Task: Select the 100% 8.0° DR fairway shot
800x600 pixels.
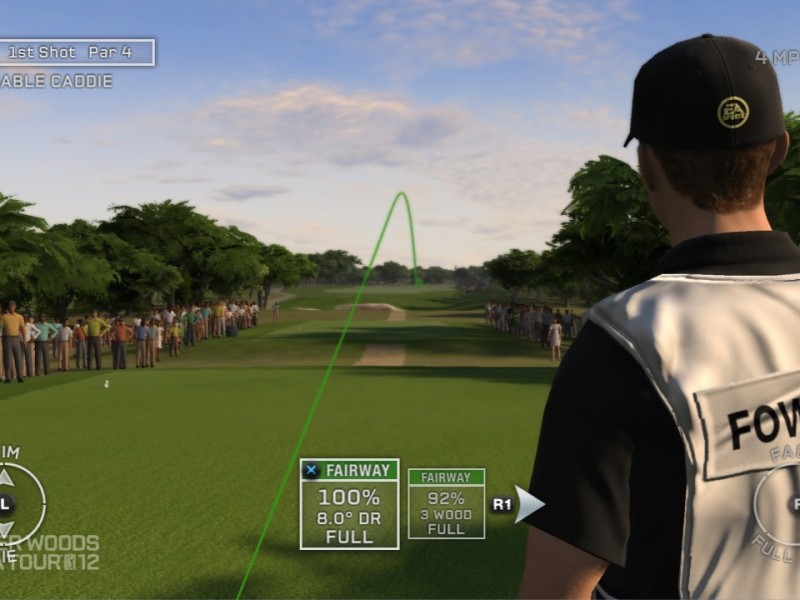Action: [349, 504]
